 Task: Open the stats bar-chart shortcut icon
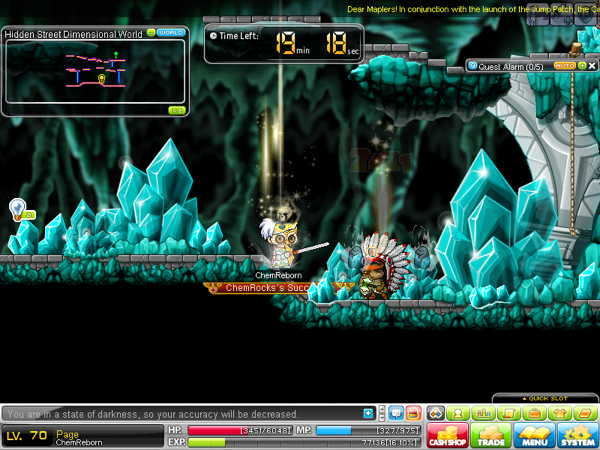[484, 413]
